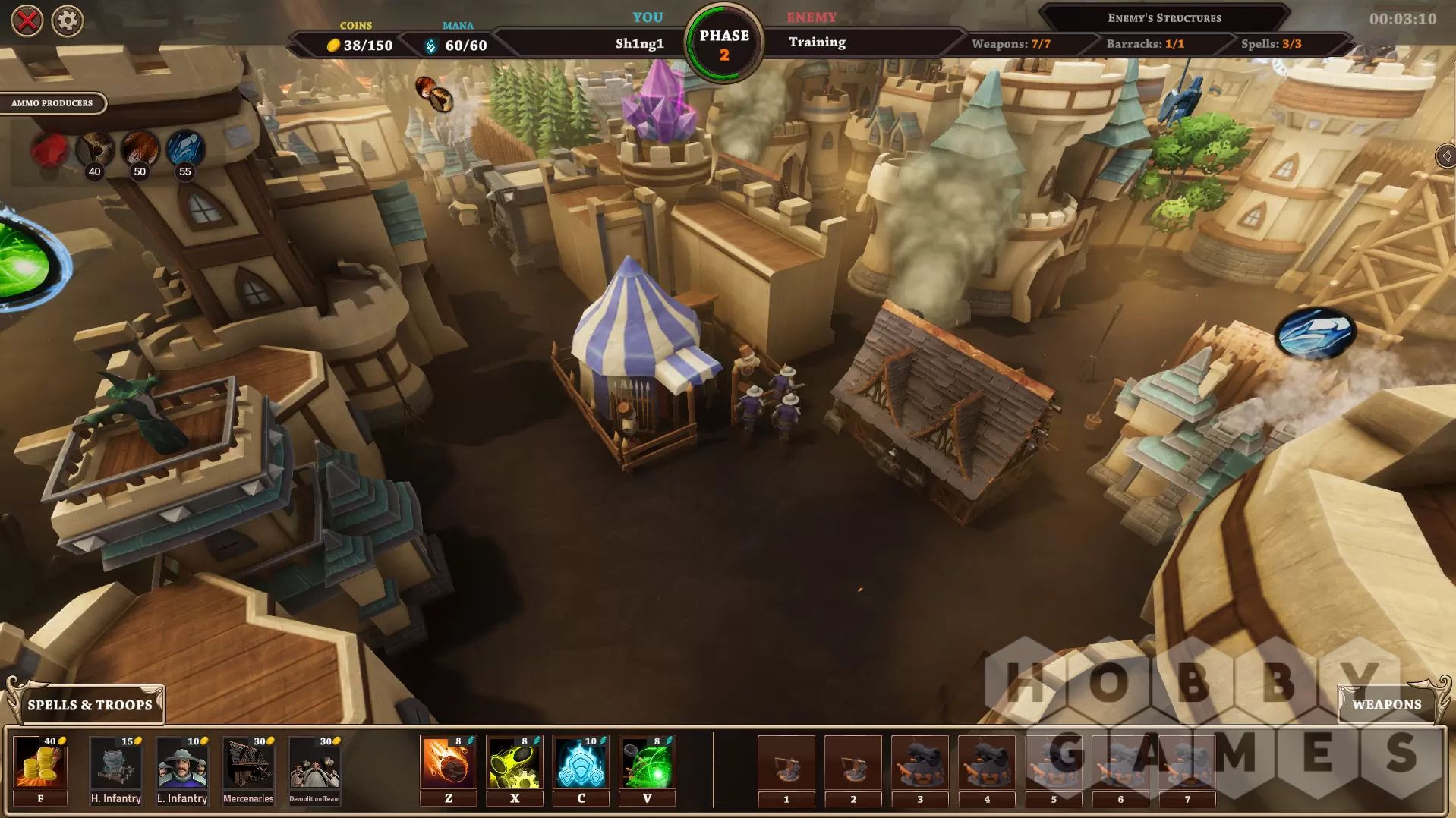Hire the Mercenaries

(x=248, y=763)
